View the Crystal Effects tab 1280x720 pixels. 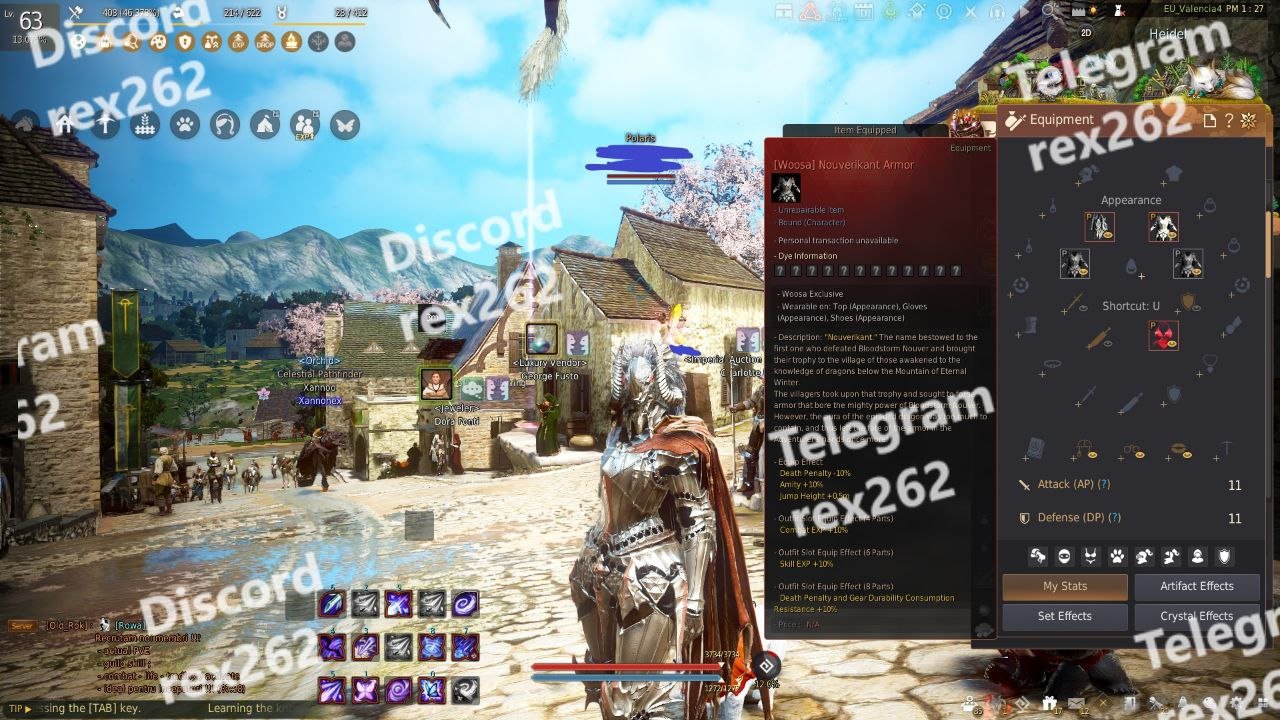1197,616
